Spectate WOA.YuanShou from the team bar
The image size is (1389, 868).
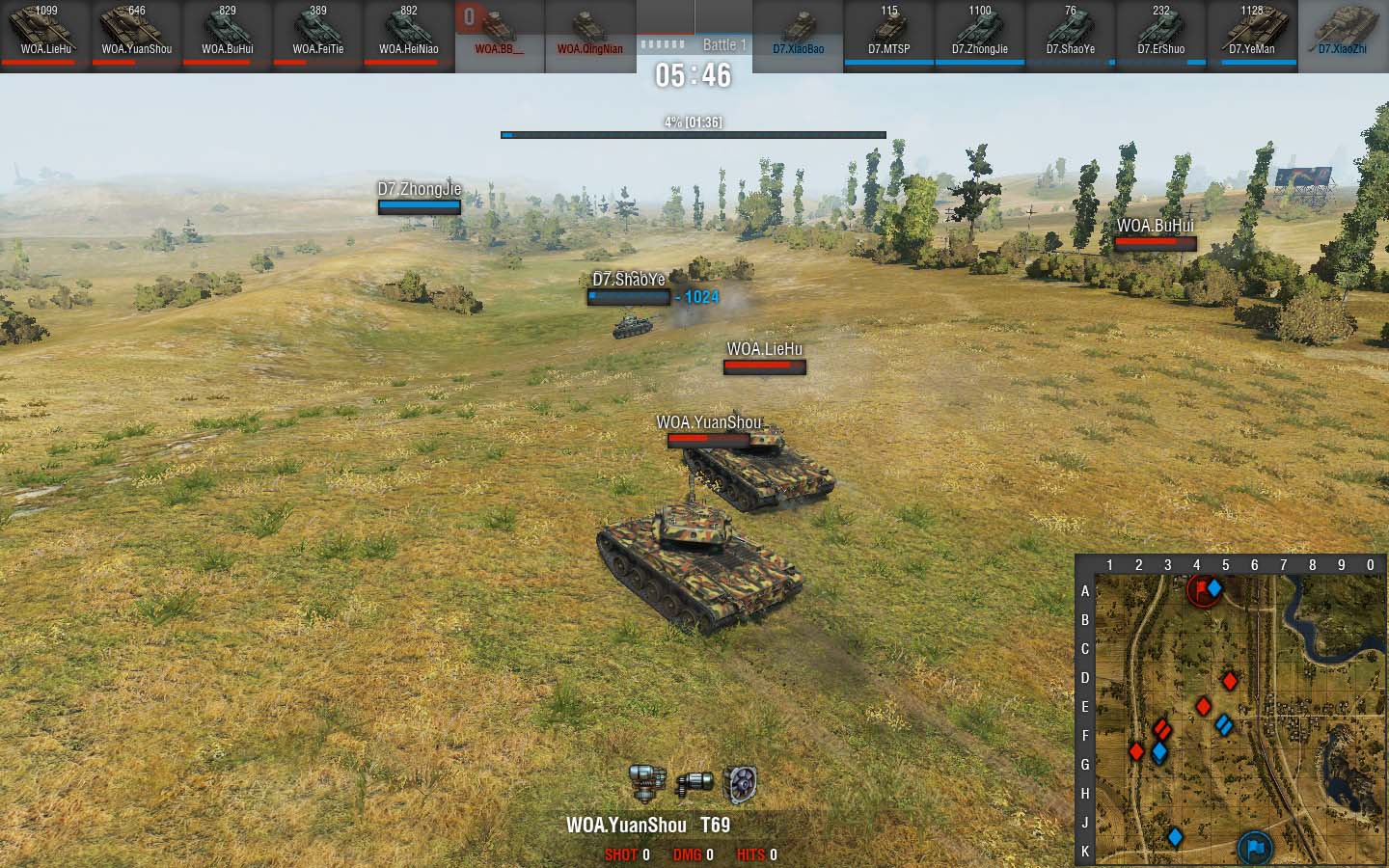136,35
